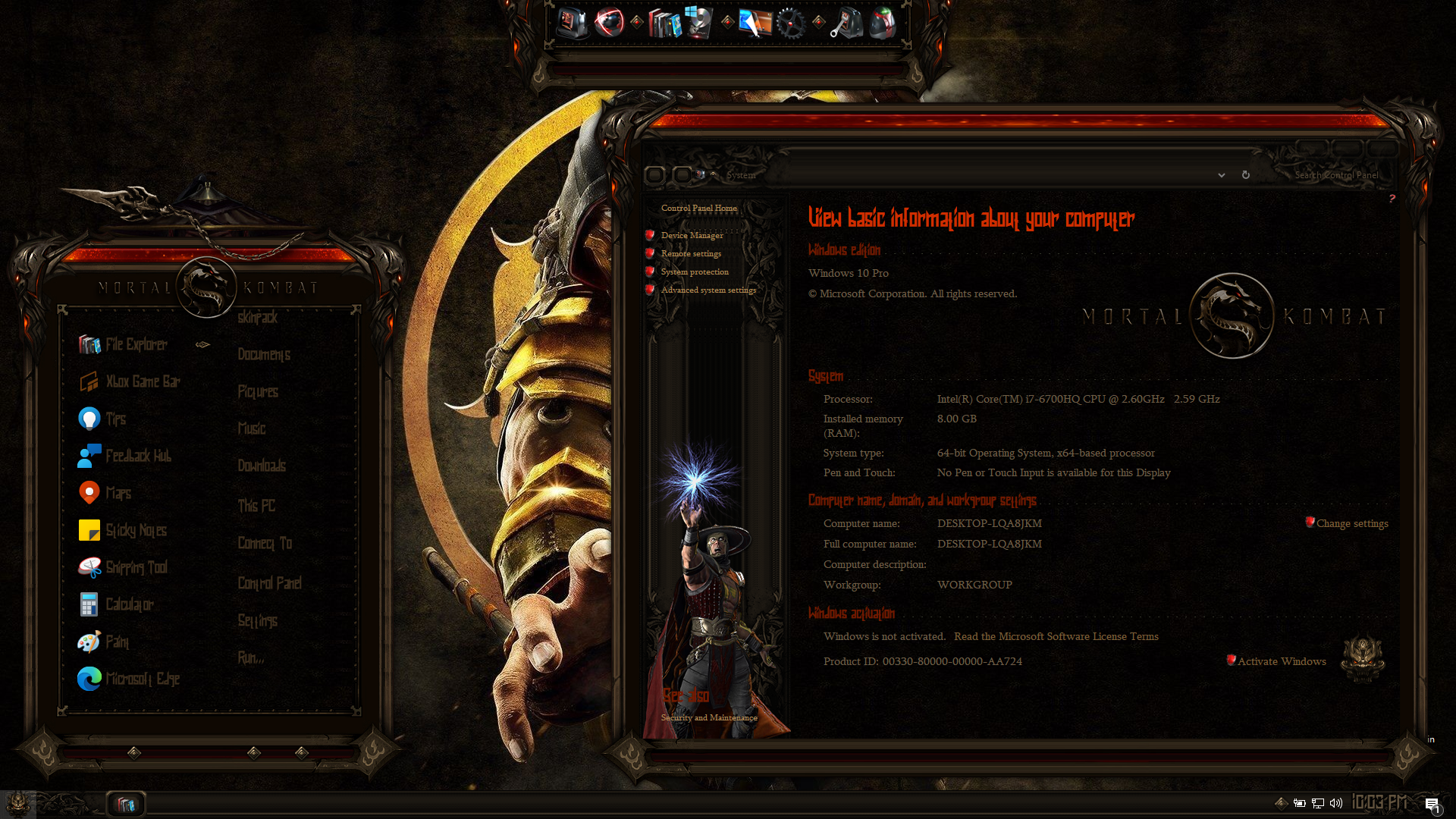The image size is (1456, 819).
Task: Open Device Manager in the sidebar
Action: click(x=692, y=236)
